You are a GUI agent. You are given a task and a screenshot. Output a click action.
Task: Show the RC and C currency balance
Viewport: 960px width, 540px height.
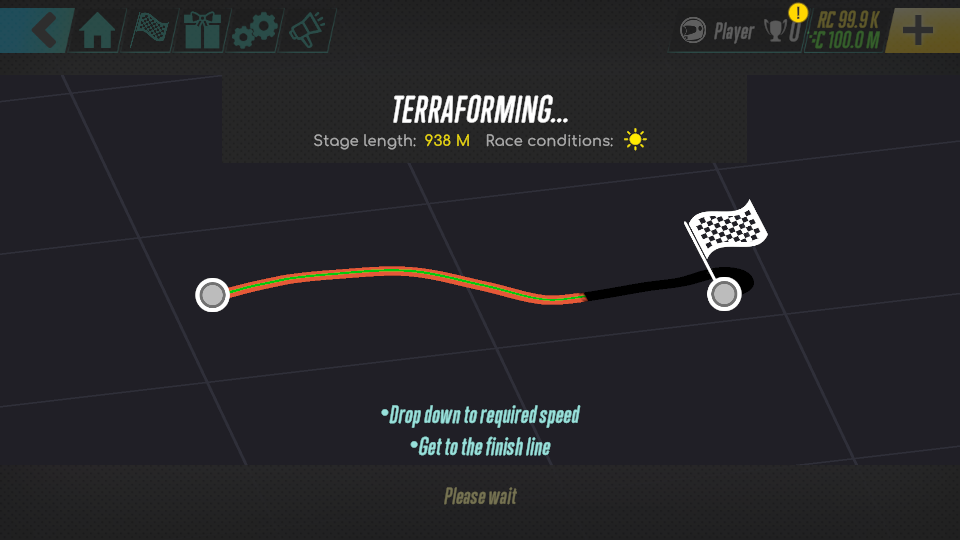pyautogui.click(x=846, y=30)
